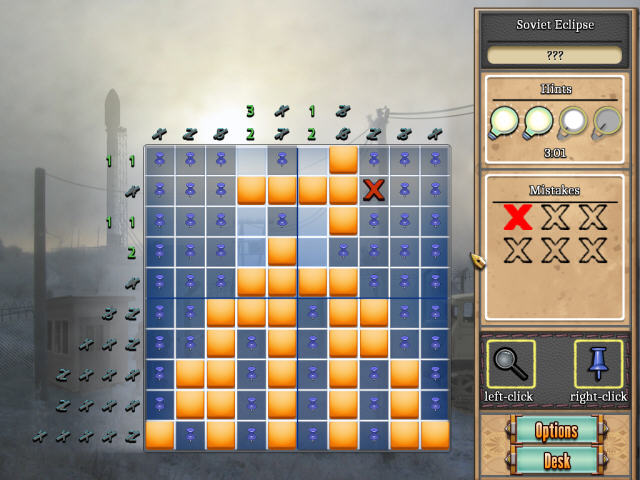Select the lone orange tile in the top row
Viewport: 640px width, 480px height.
pyautogui.click(x=344, y=159)
